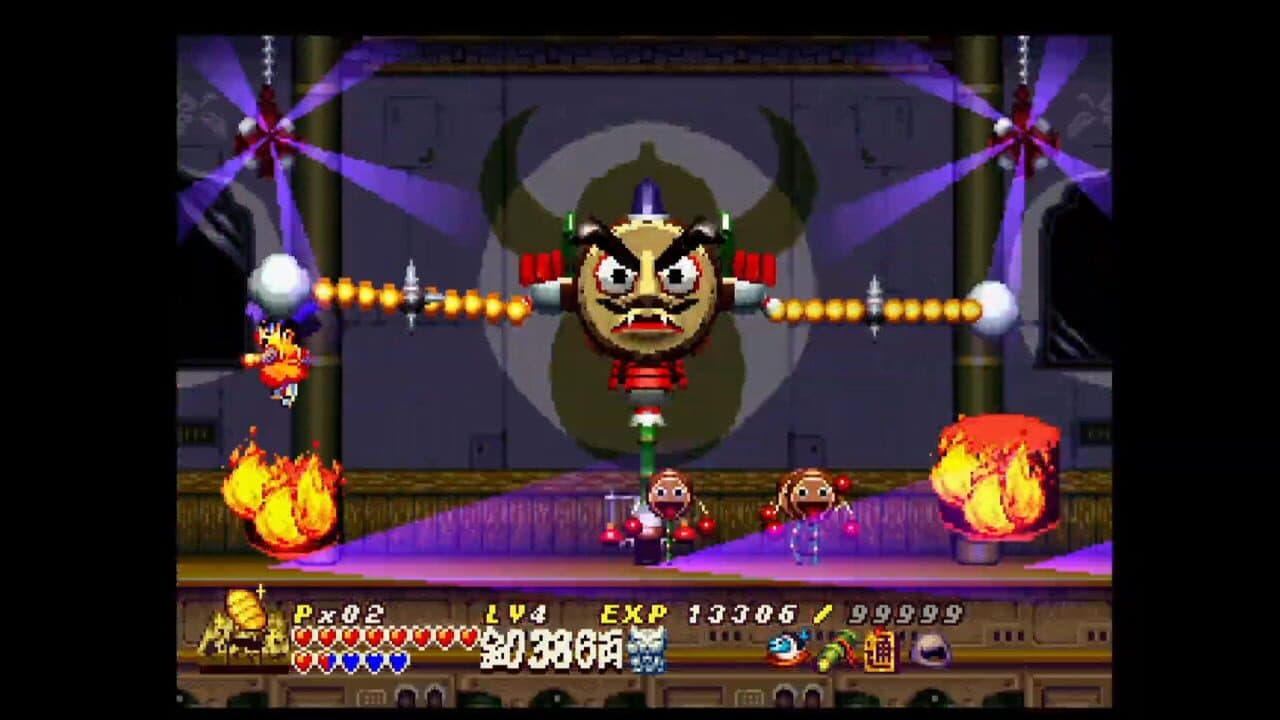Screen dimensions: 1280x720
Task: Select the green bamboo firecracker item icon
Action: click(838, 648)
